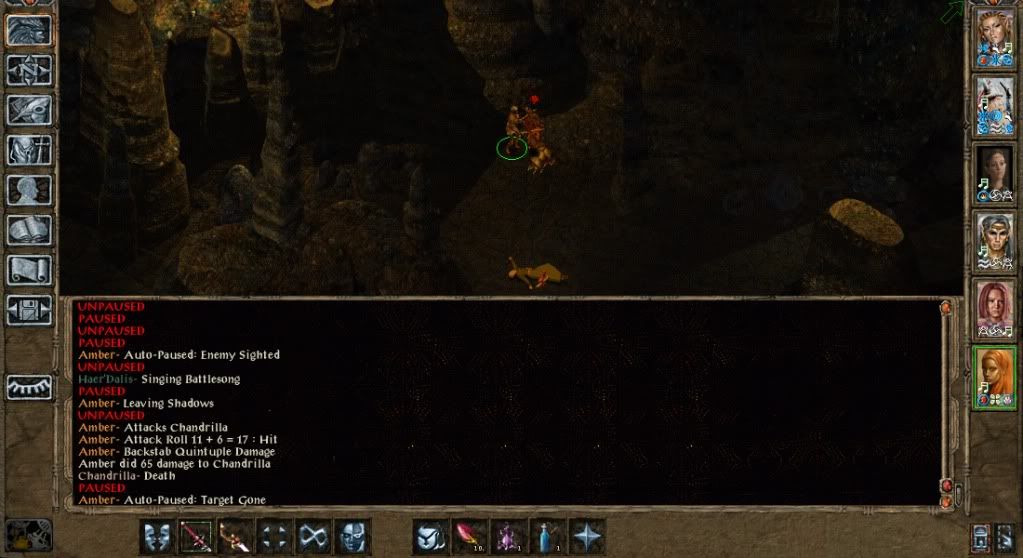Select the red-haired woman's portrait
Viewport: 1023px width, 558px height.
click(995, 309)
